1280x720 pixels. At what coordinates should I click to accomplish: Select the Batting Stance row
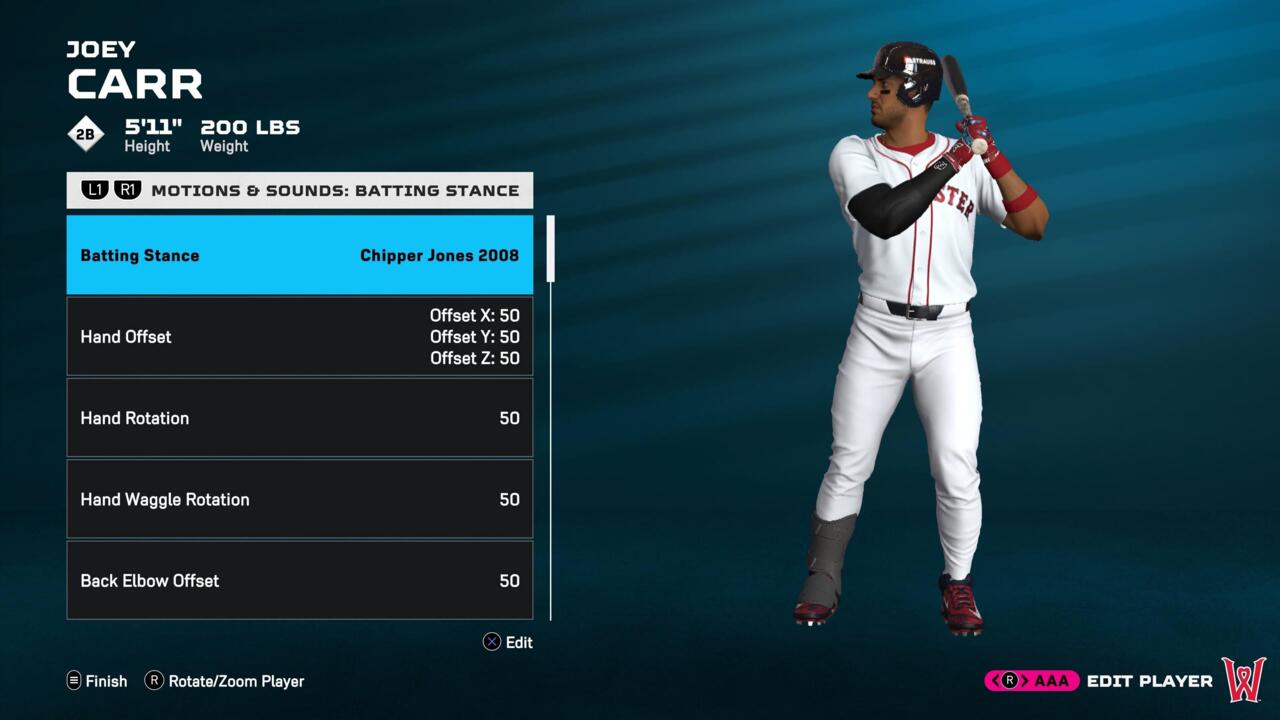tap(299, 255)
